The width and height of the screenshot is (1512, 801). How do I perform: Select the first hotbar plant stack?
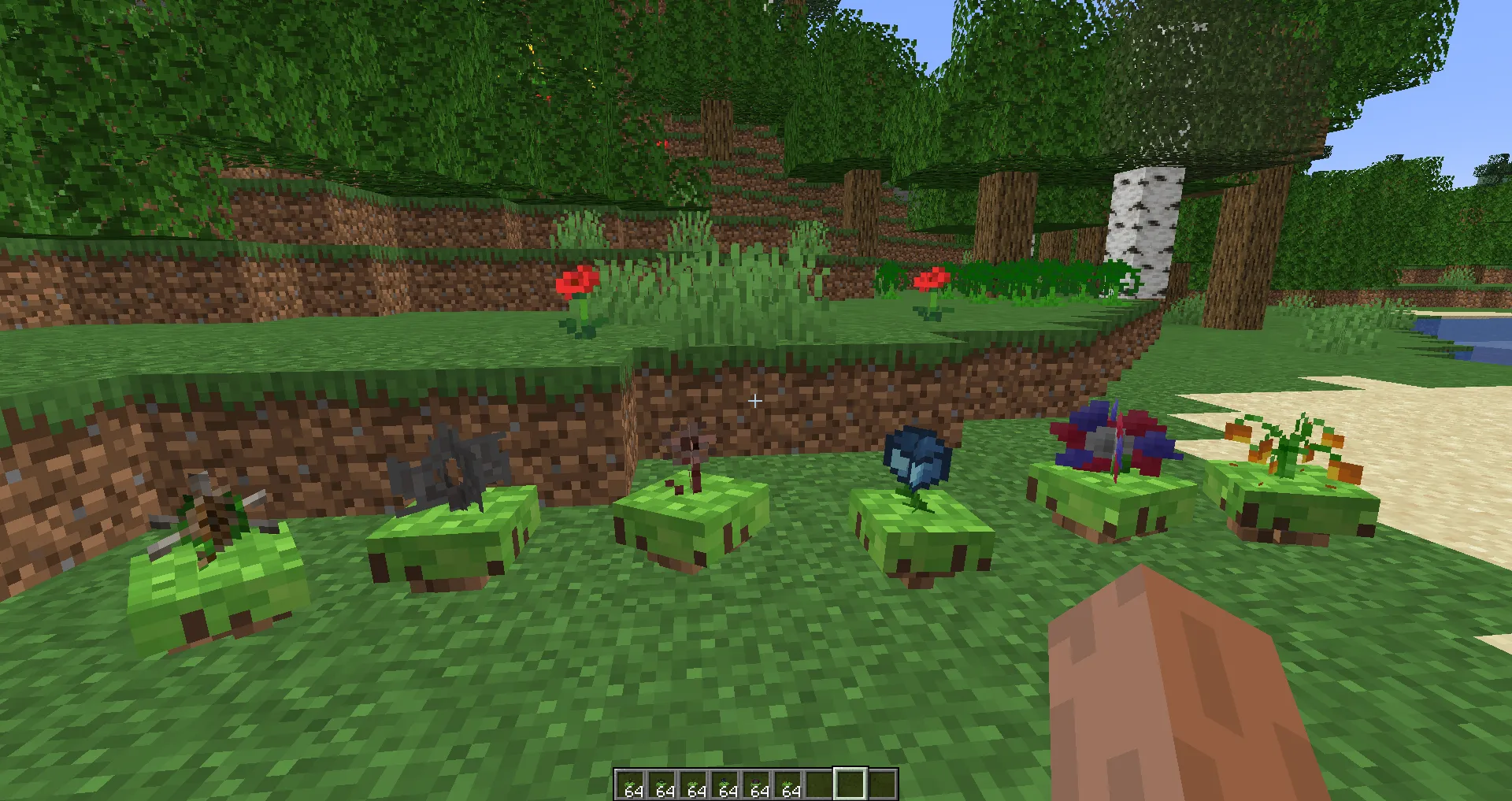click(x=631, y=782)
